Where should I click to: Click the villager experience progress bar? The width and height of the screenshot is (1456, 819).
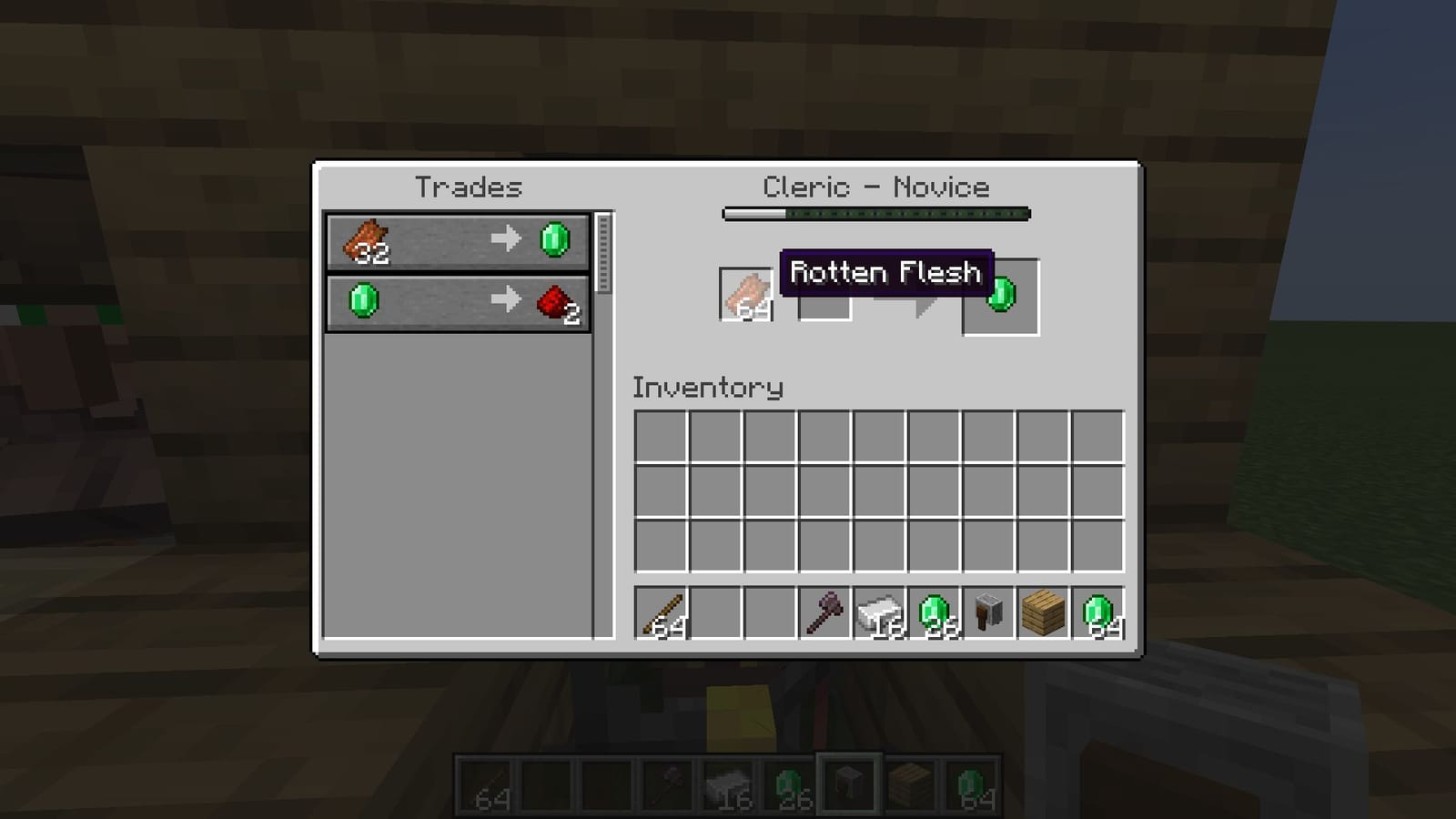(x=876, y=214)
